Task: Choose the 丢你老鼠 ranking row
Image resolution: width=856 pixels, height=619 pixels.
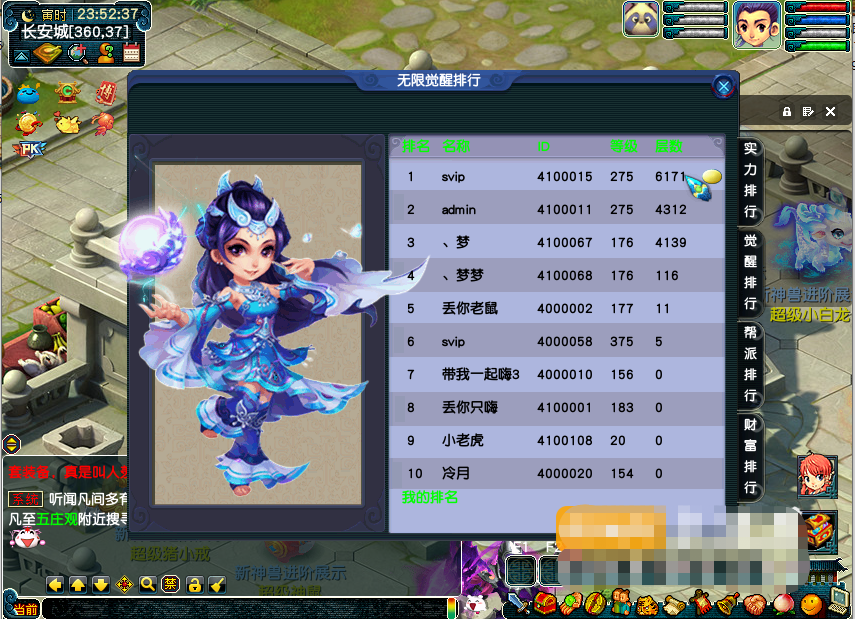Action: coord(556,309)
